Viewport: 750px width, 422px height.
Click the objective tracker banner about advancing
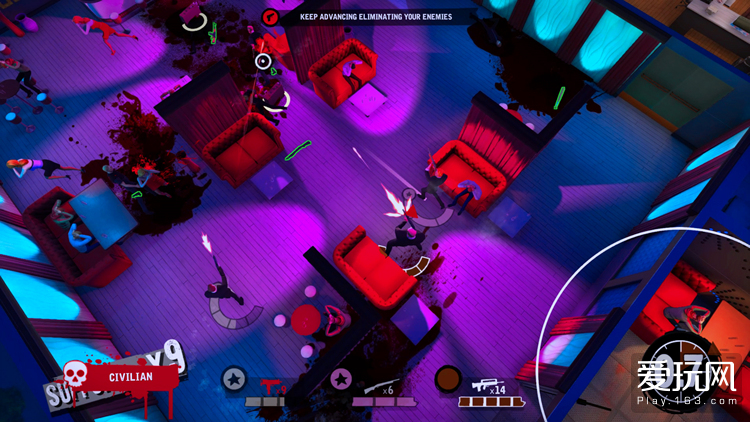(x=375, y=16)
